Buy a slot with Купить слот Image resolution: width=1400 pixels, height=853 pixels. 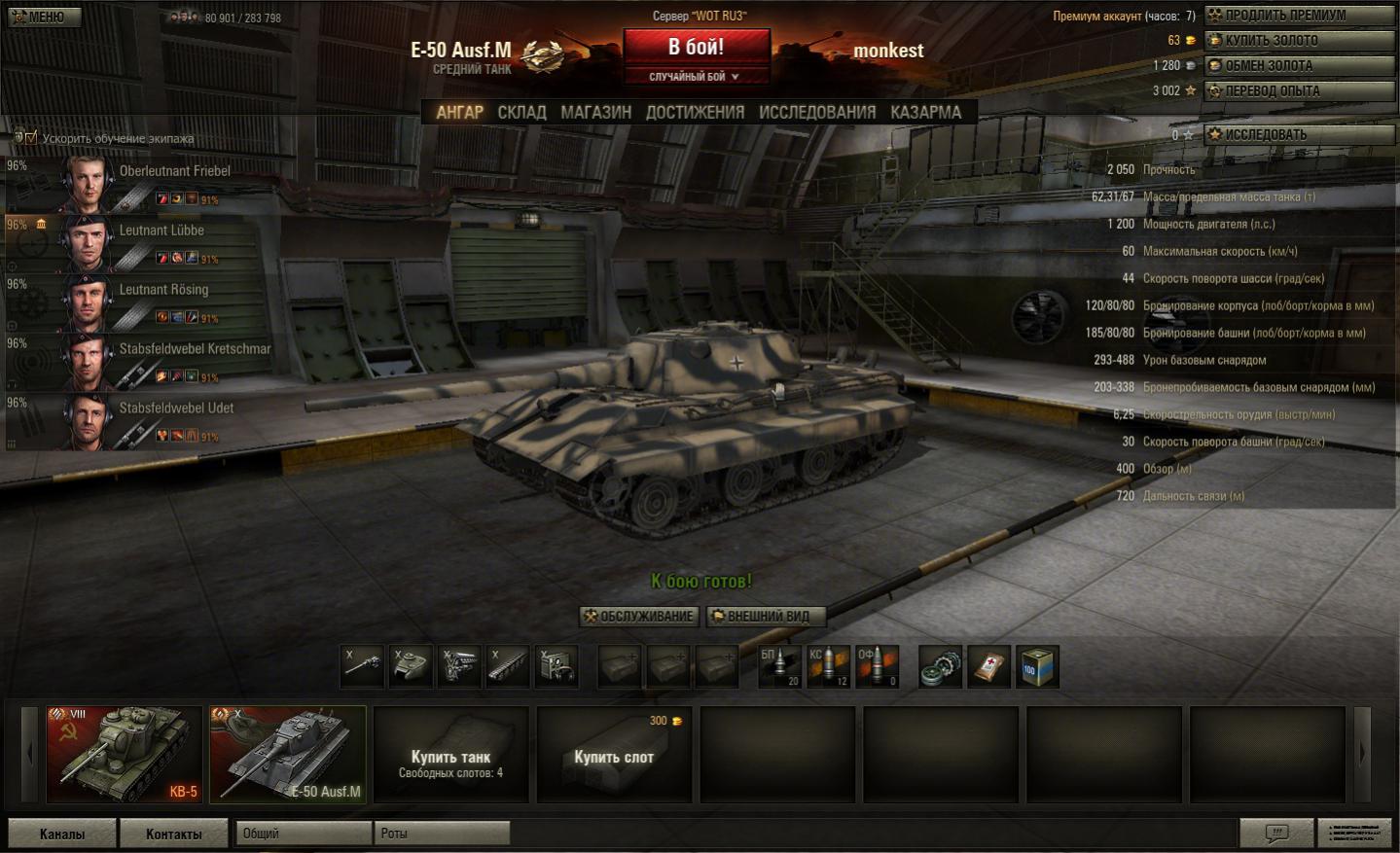coord(614,755)
